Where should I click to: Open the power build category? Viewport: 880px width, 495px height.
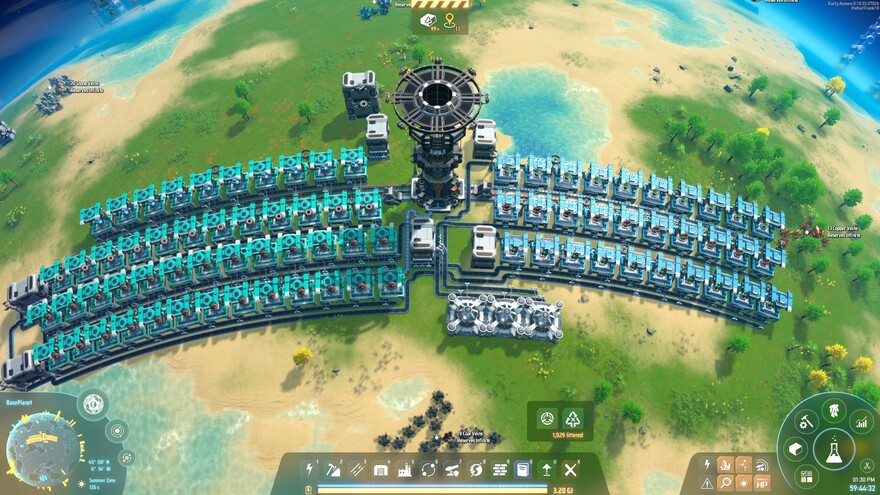pyautogui.click(x=309, y=469)
